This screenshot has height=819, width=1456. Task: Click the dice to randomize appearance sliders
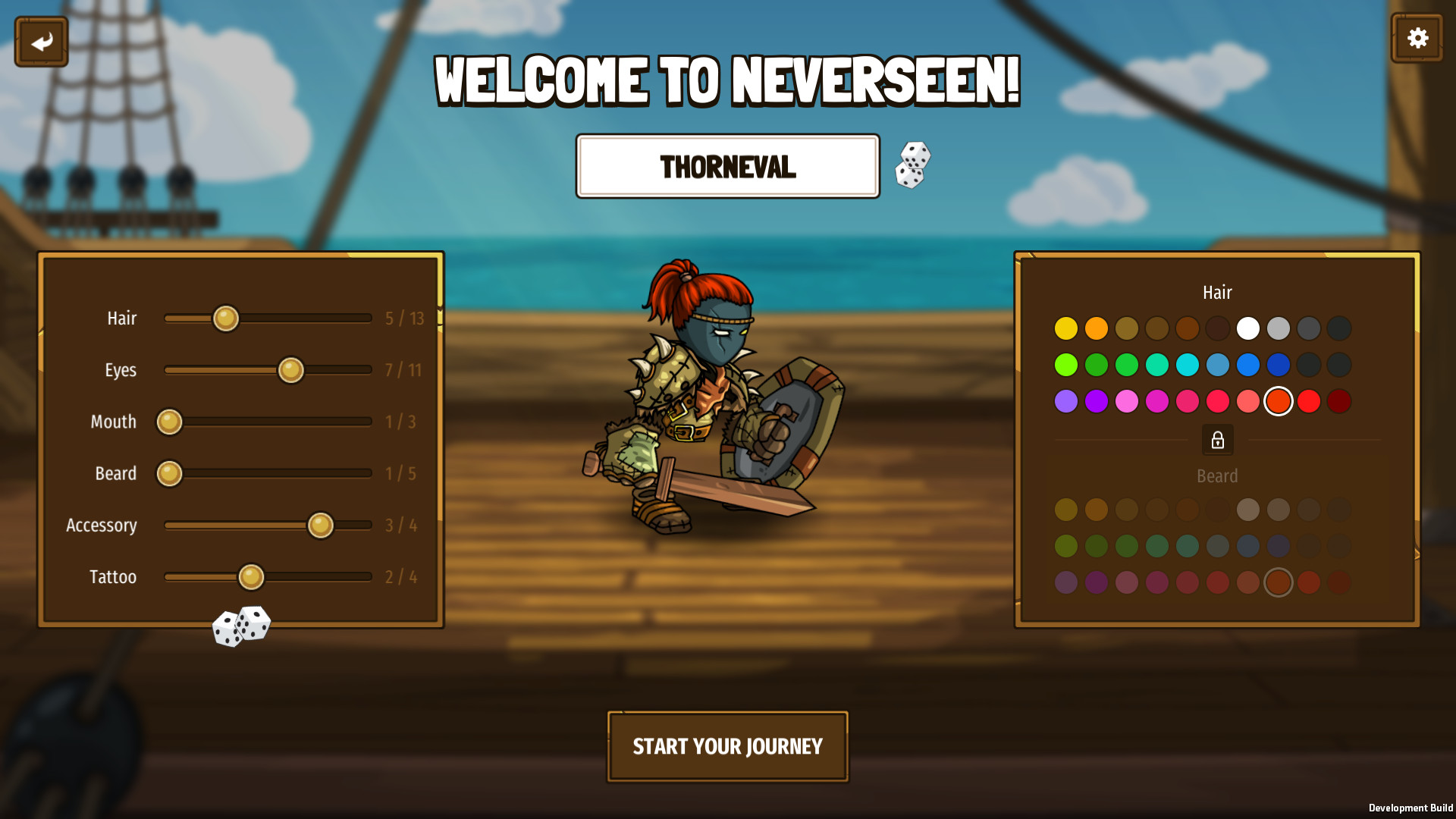[x=243, y=625]
